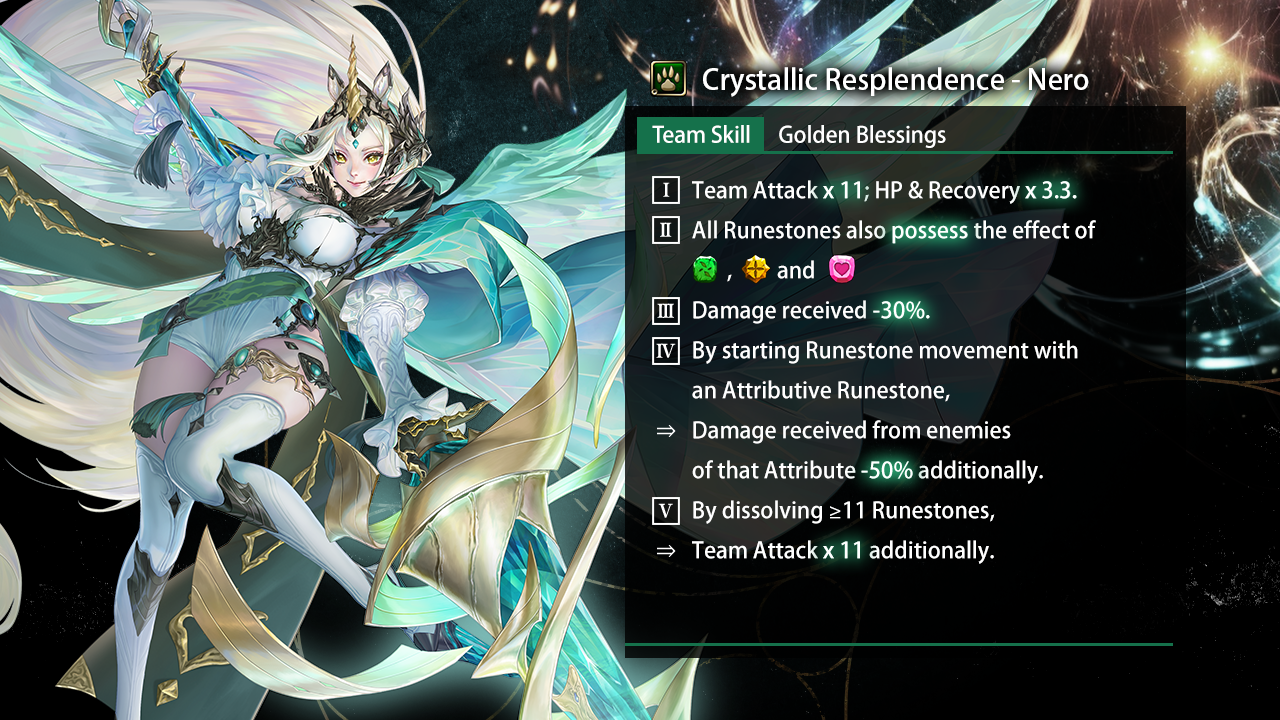Click the beast paw race icon
1280x720 pixels.
pos(668,79)
